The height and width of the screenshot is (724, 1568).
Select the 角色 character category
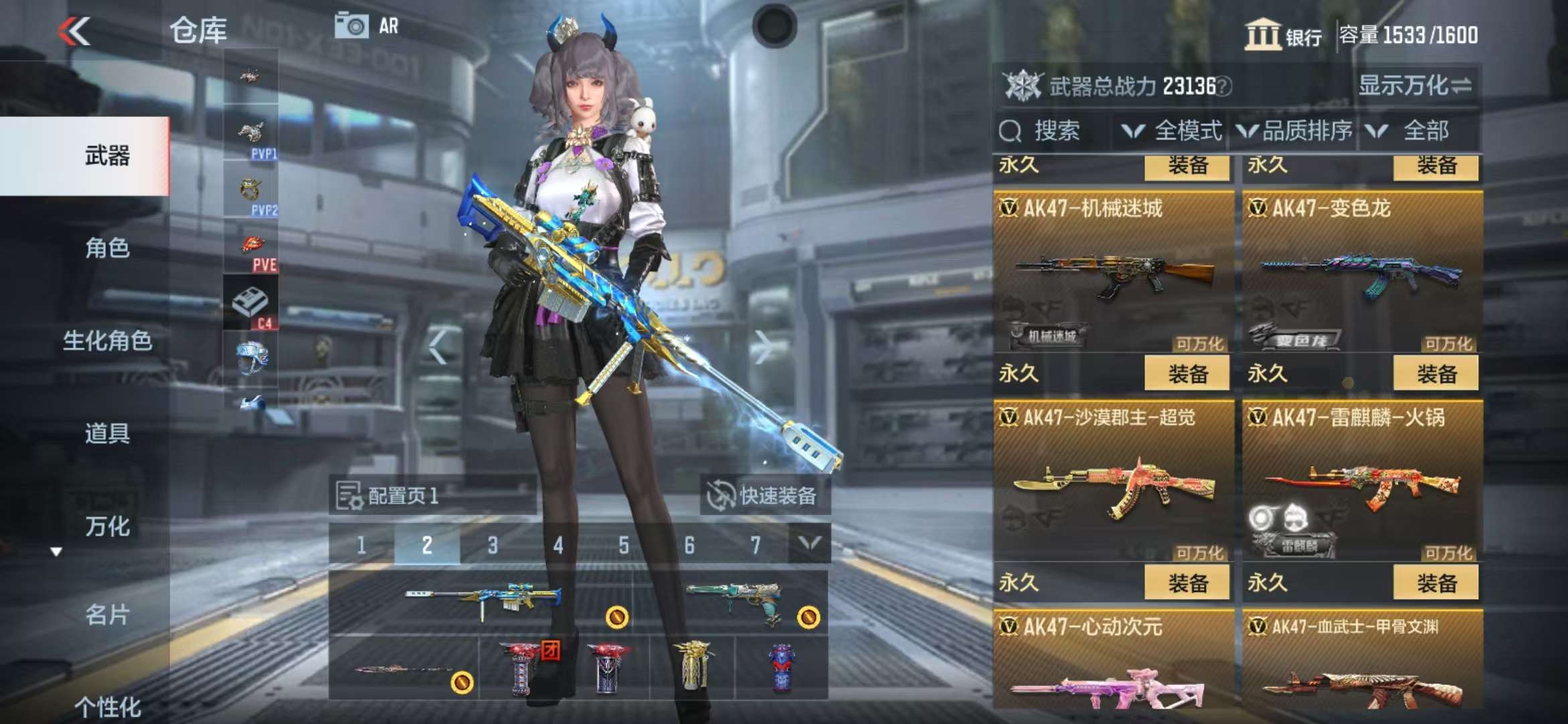click(x=107, y=248)
